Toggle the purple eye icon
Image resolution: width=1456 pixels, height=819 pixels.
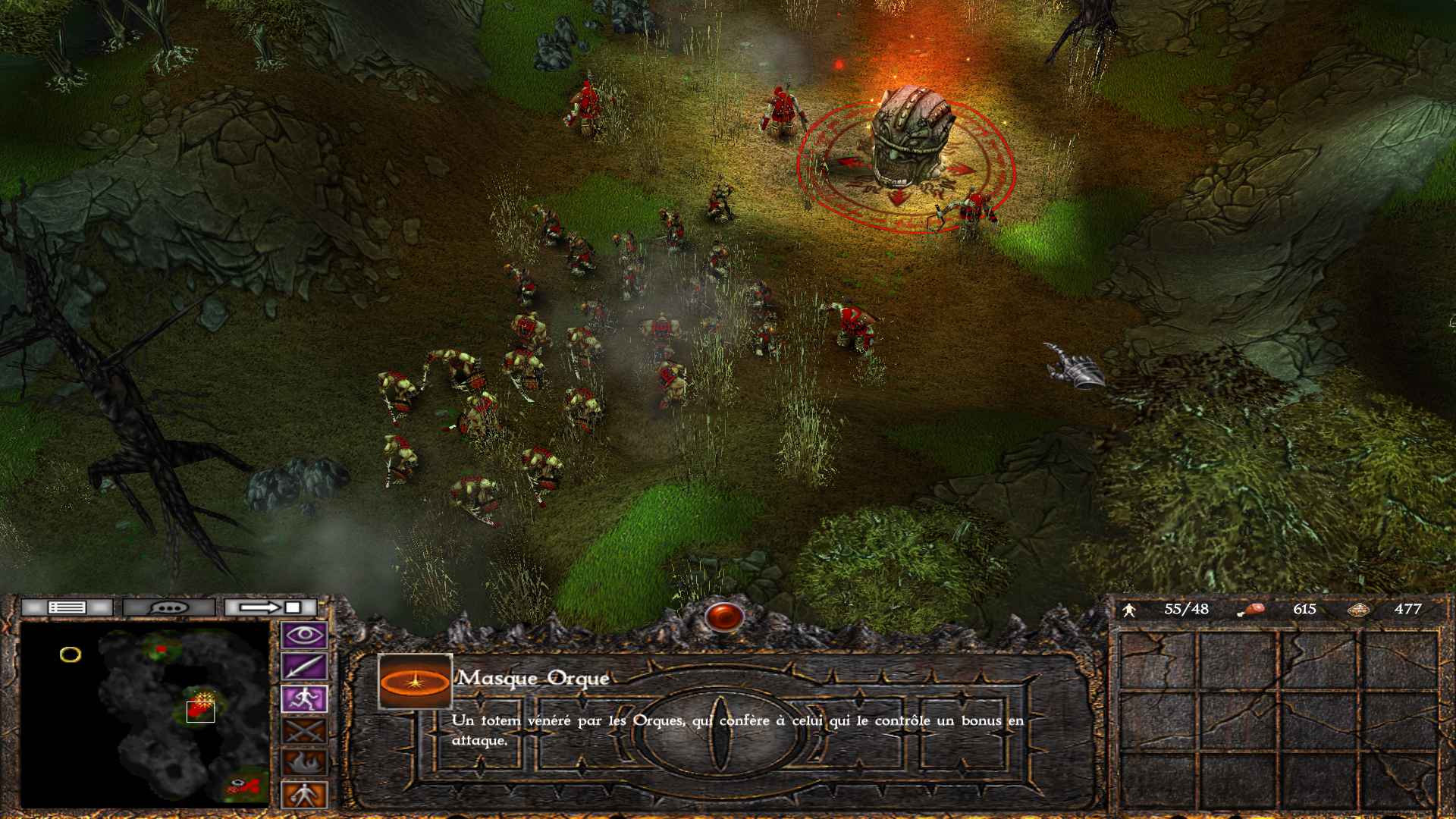pos(304,635)
